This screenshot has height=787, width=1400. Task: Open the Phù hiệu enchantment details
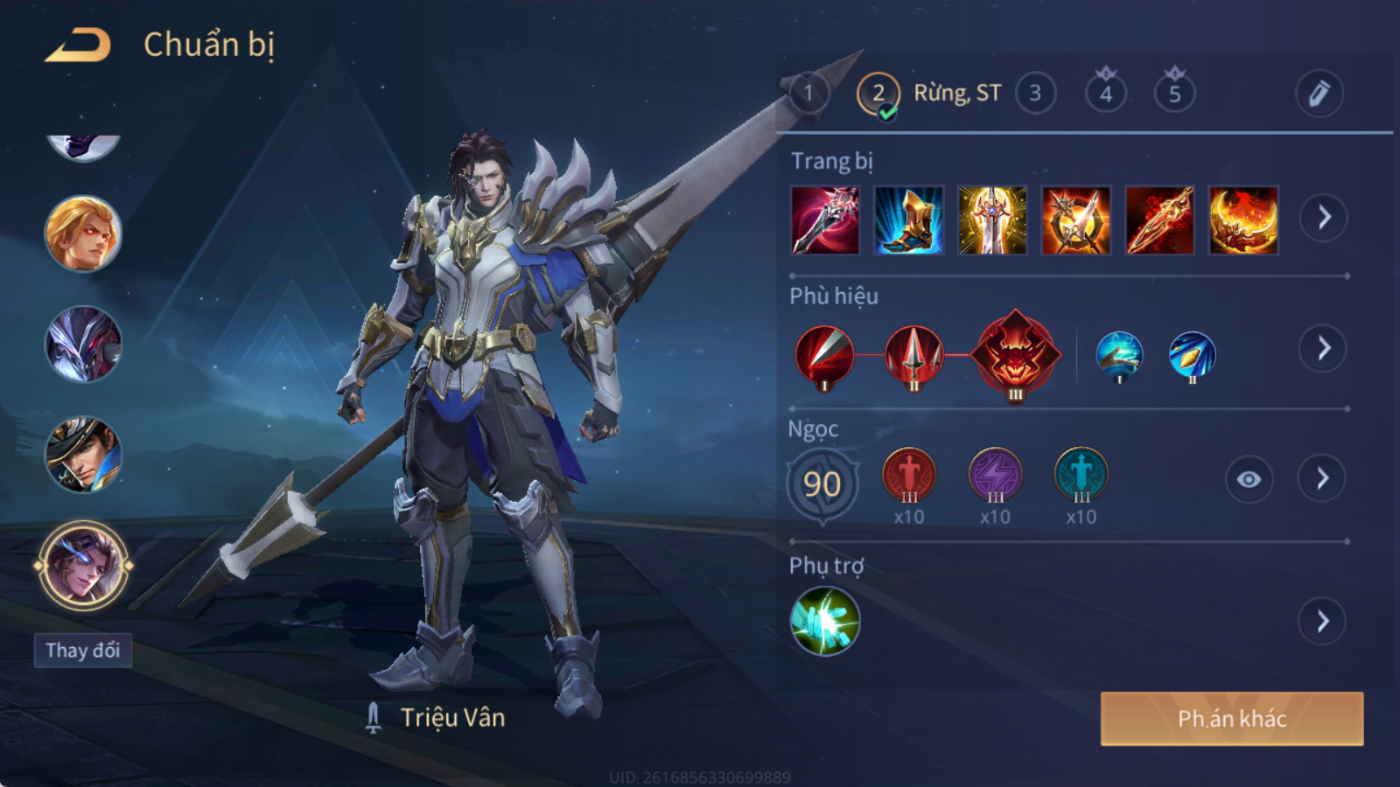tap(1322, 348)
